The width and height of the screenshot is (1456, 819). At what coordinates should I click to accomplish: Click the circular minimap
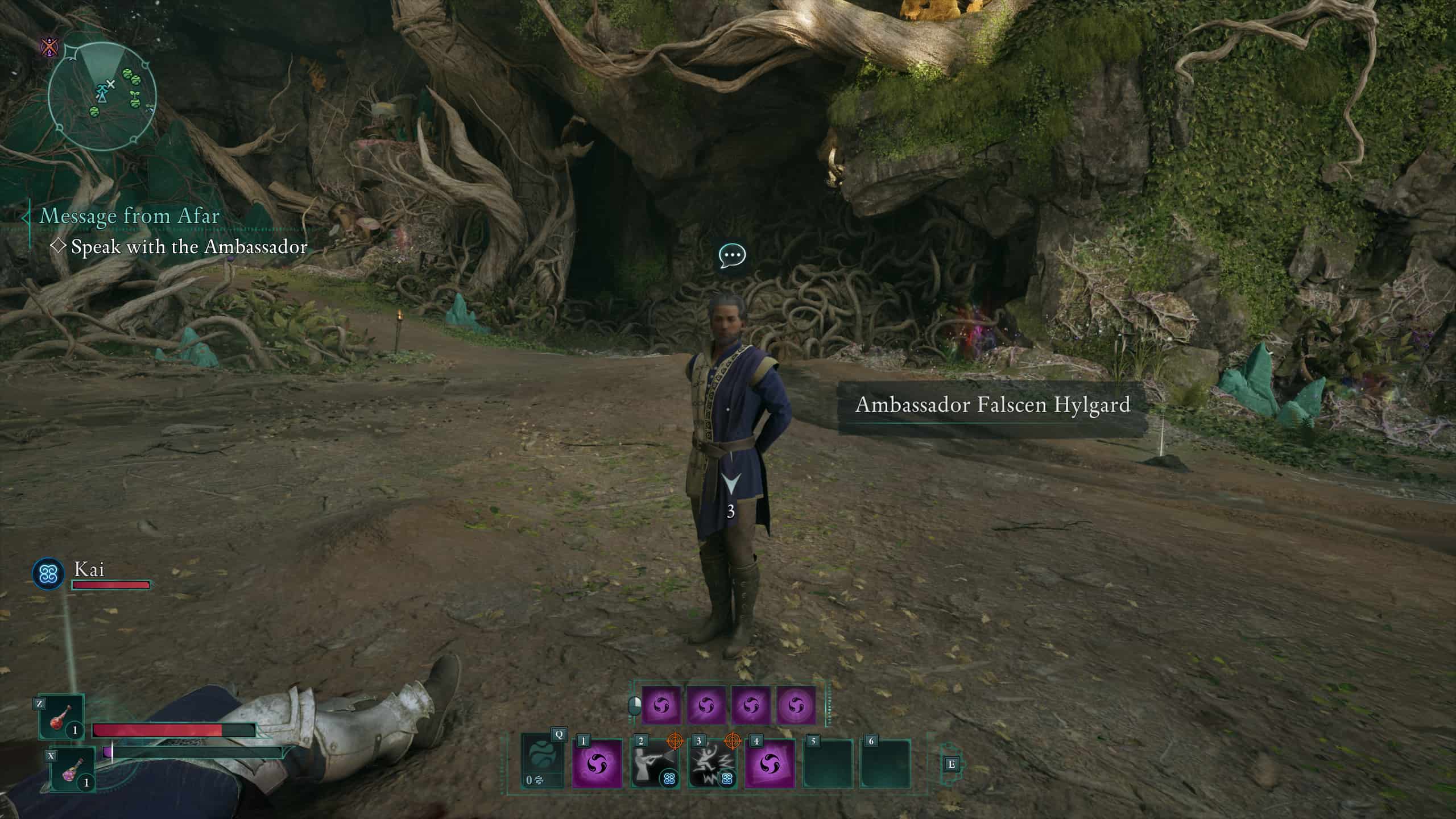click(x=102, y=98)
